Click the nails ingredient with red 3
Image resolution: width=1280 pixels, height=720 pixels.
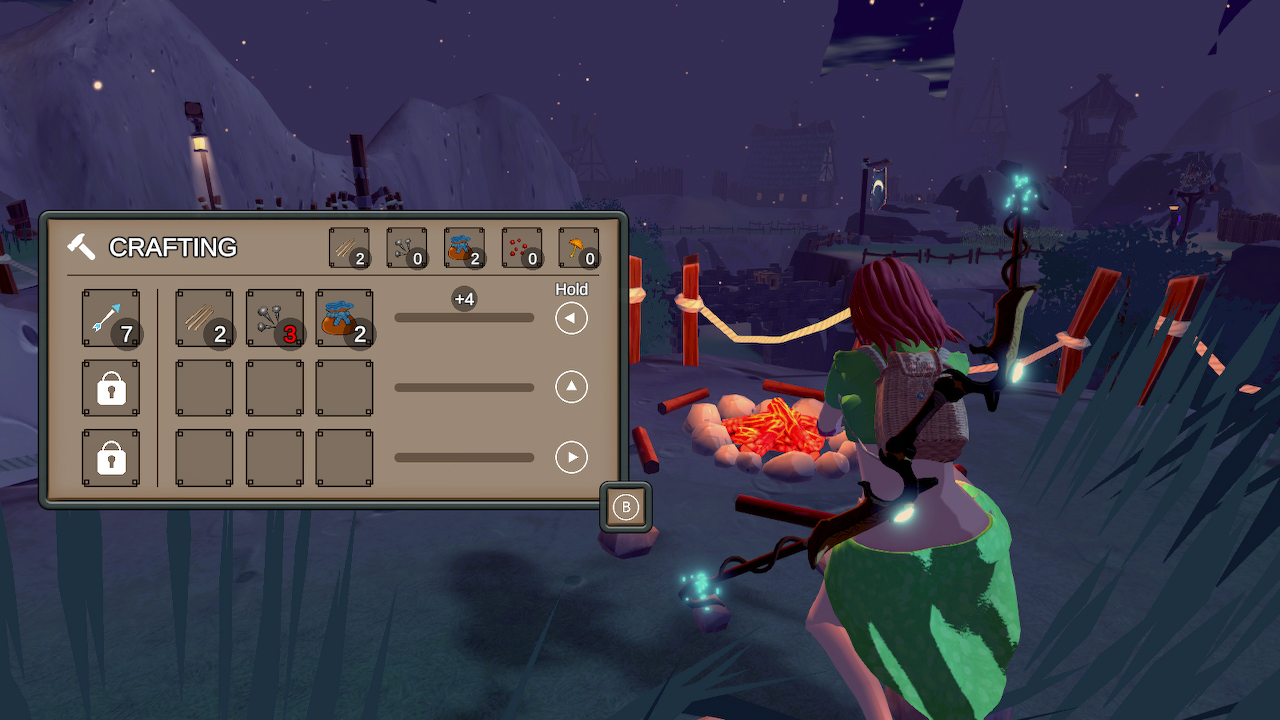[274, 317]
